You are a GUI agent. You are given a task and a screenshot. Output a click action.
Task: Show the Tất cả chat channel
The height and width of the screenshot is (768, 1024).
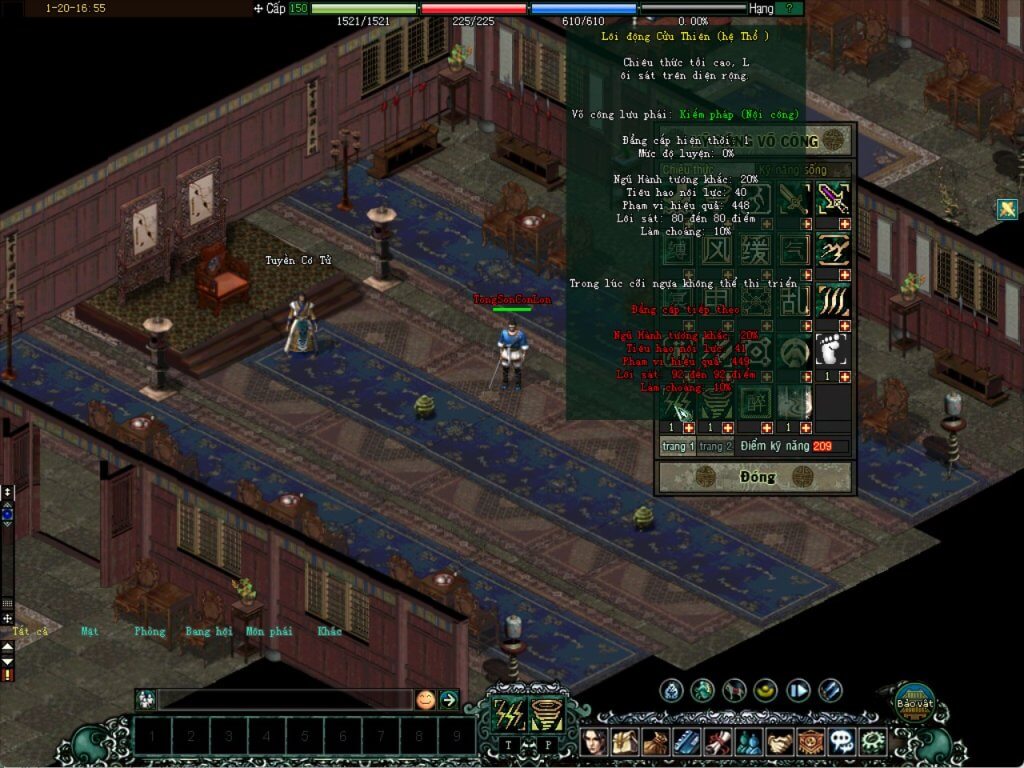30,631
